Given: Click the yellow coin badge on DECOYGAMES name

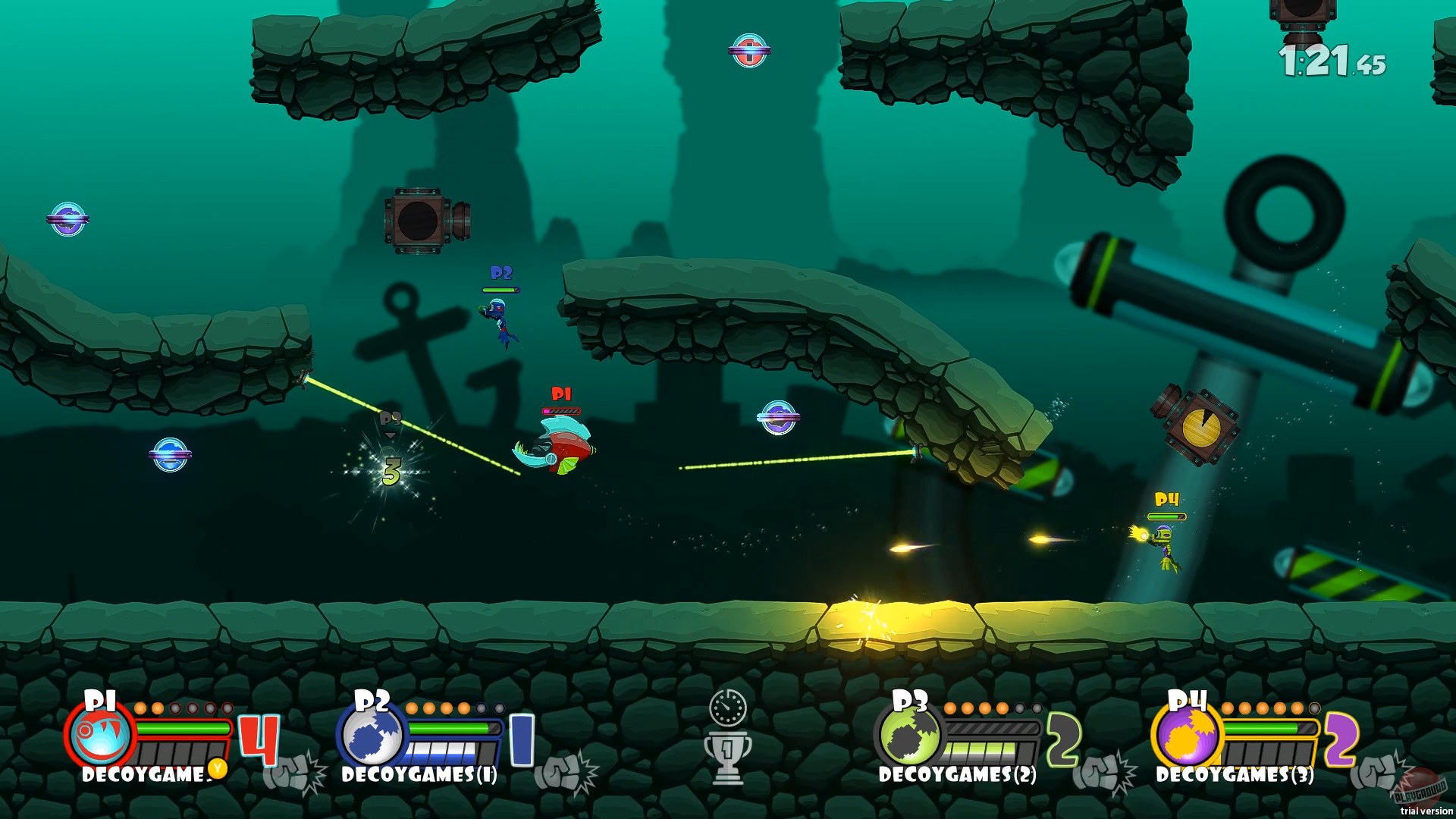Looking at the screenshot, I should point(218,767).
